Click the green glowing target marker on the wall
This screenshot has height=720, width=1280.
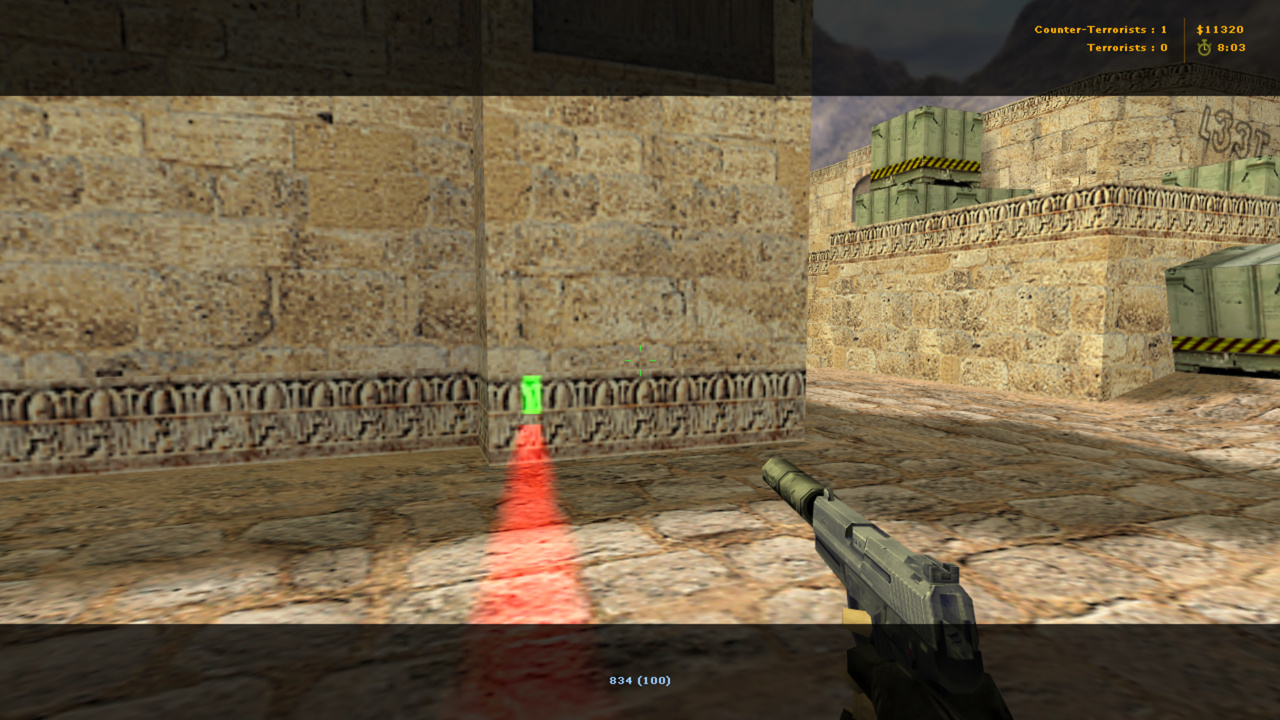tap(530, 392)
